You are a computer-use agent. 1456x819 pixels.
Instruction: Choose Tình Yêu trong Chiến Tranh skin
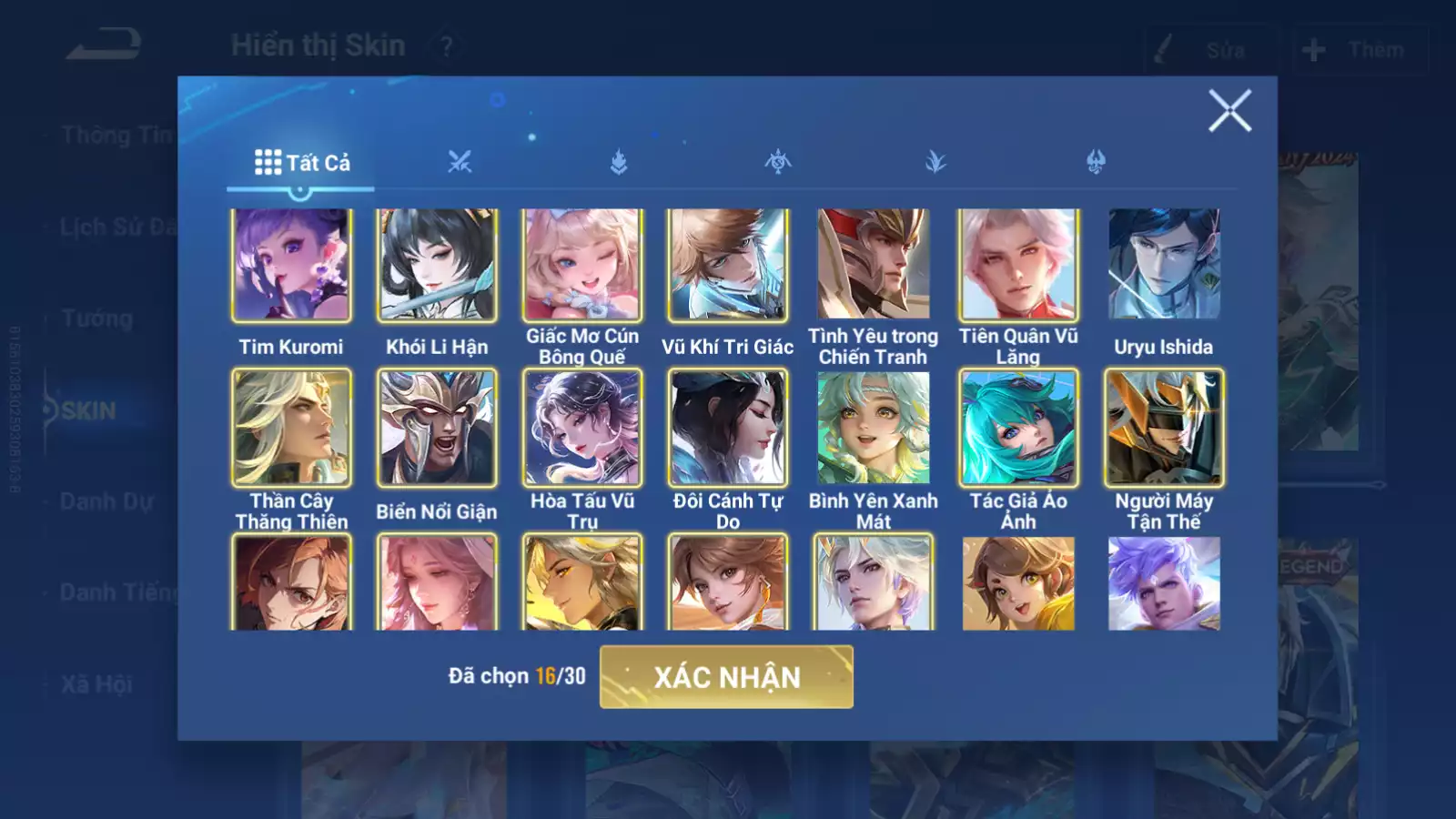[x=874, y=265]
